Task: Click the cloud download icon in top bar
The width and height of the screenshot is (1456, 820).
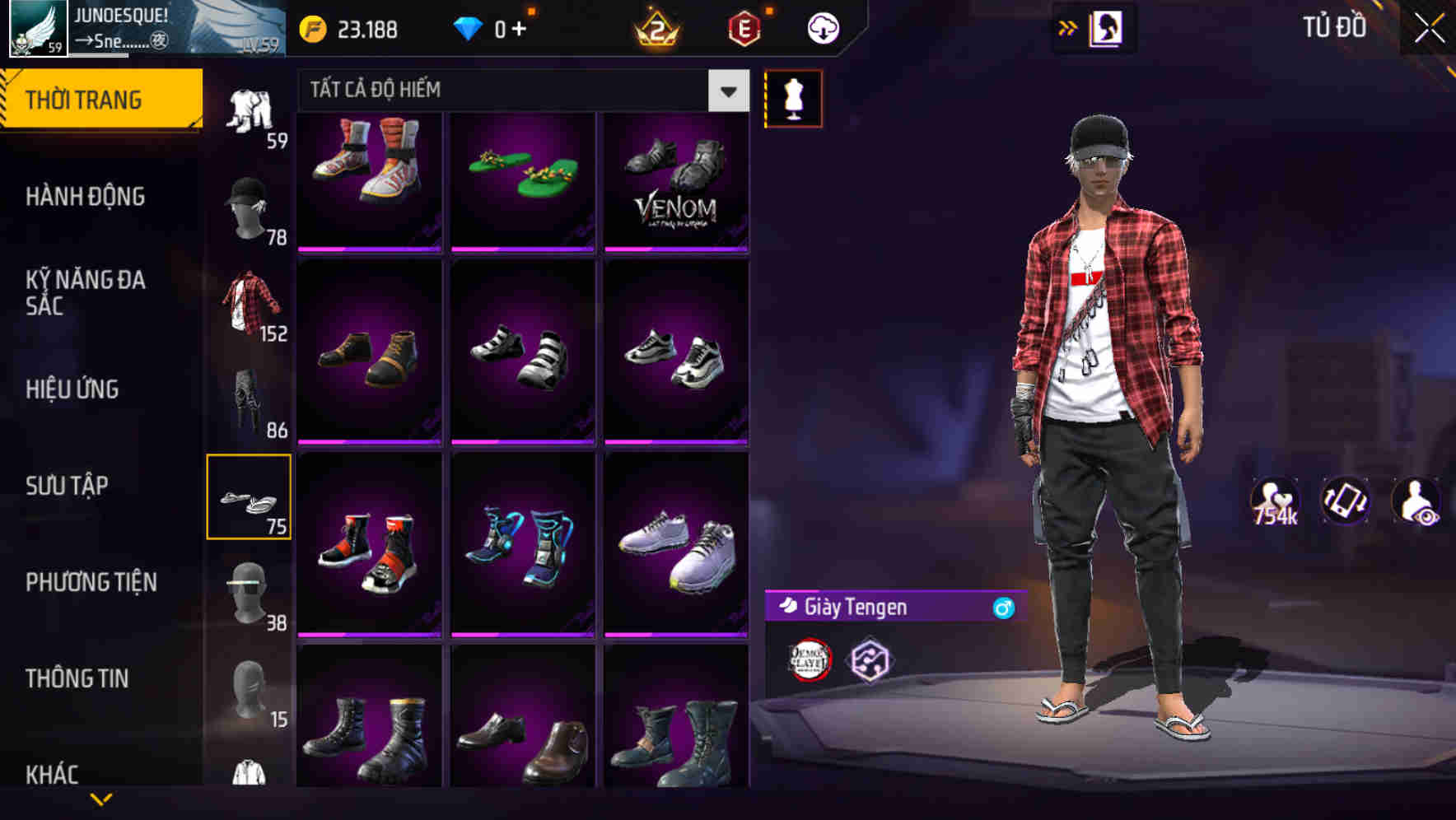Action: point(820,27)
